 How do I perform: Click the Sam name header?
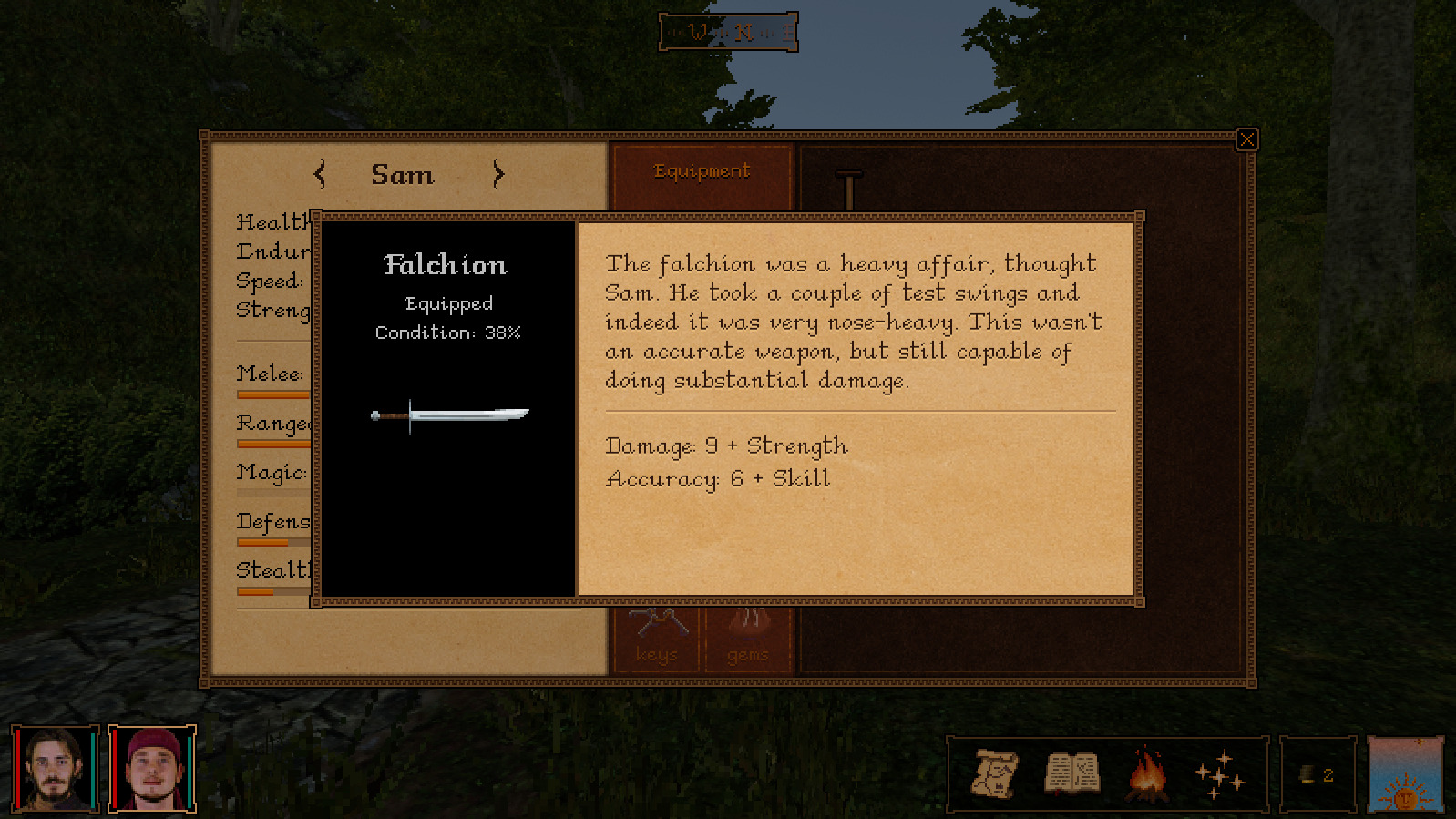click(x=404, y=175)
